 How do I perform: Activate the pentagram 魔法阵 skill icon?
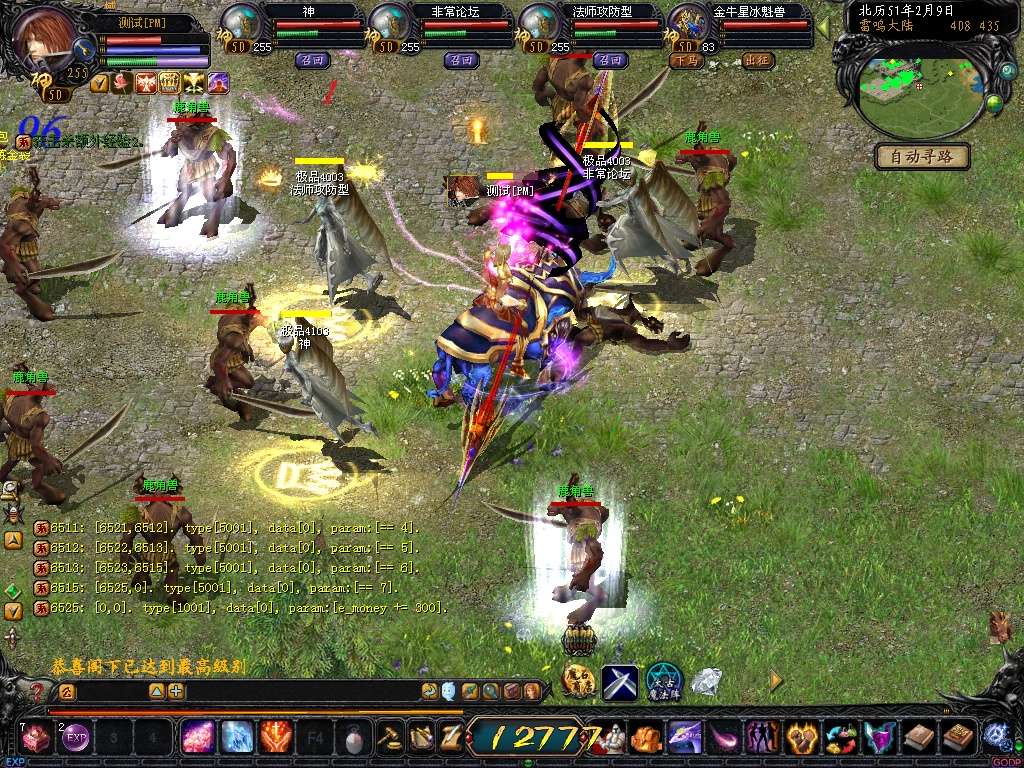(663, 682)
